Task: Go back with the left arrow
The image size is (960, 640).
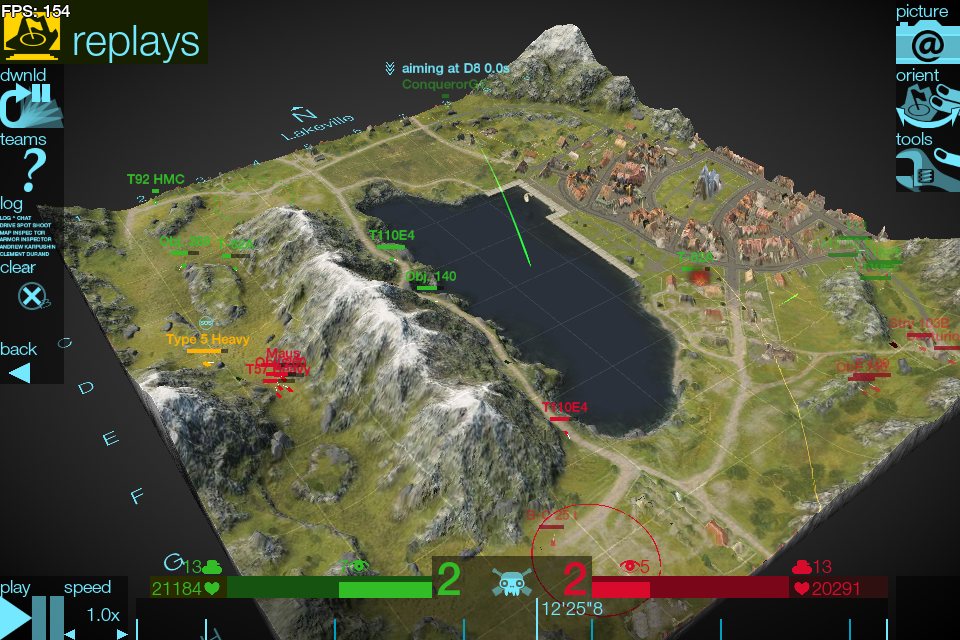Action: 20,372
